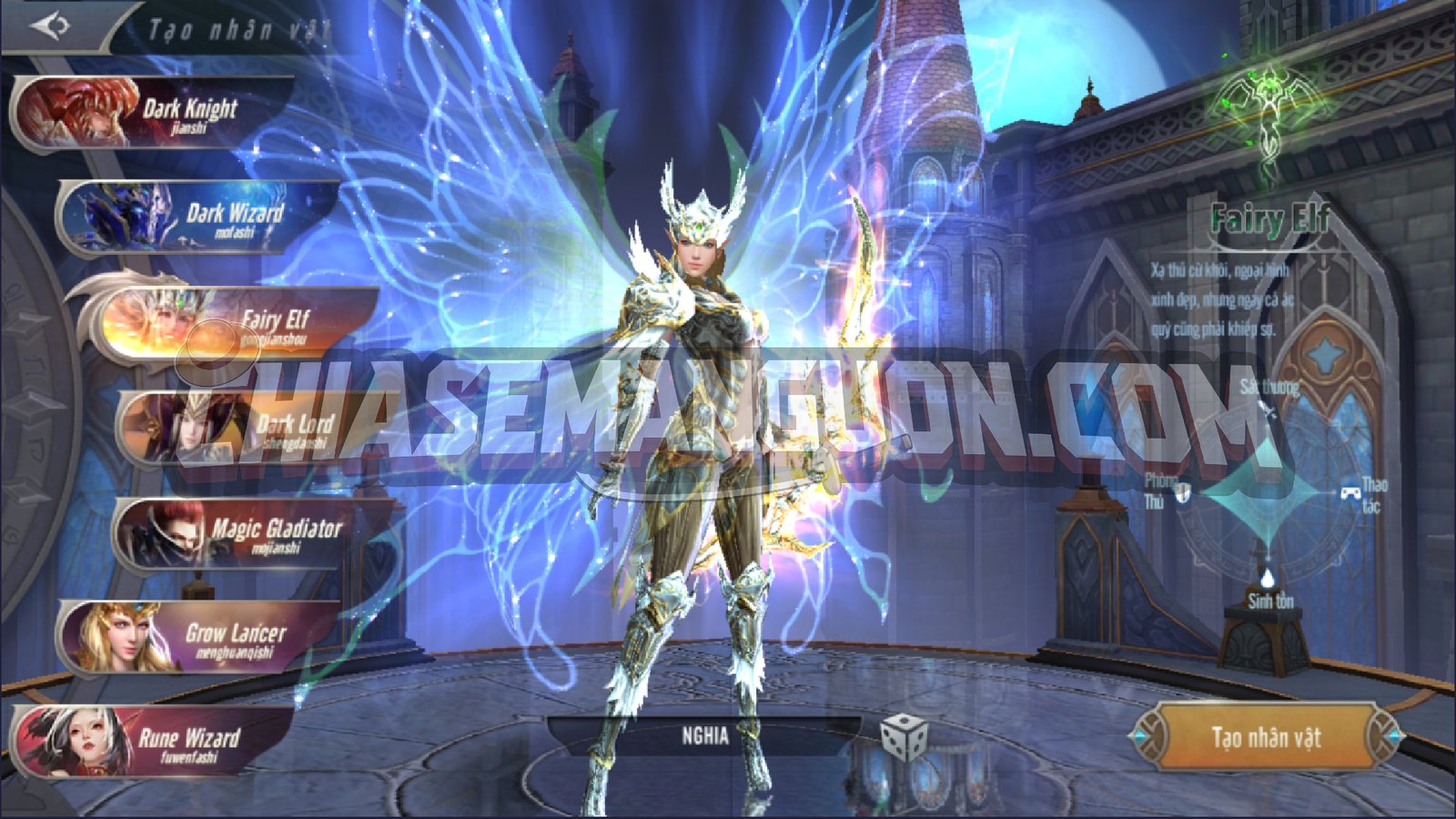
Task: Confirm with the Tạo nhân vật button
Action: 1266,736
